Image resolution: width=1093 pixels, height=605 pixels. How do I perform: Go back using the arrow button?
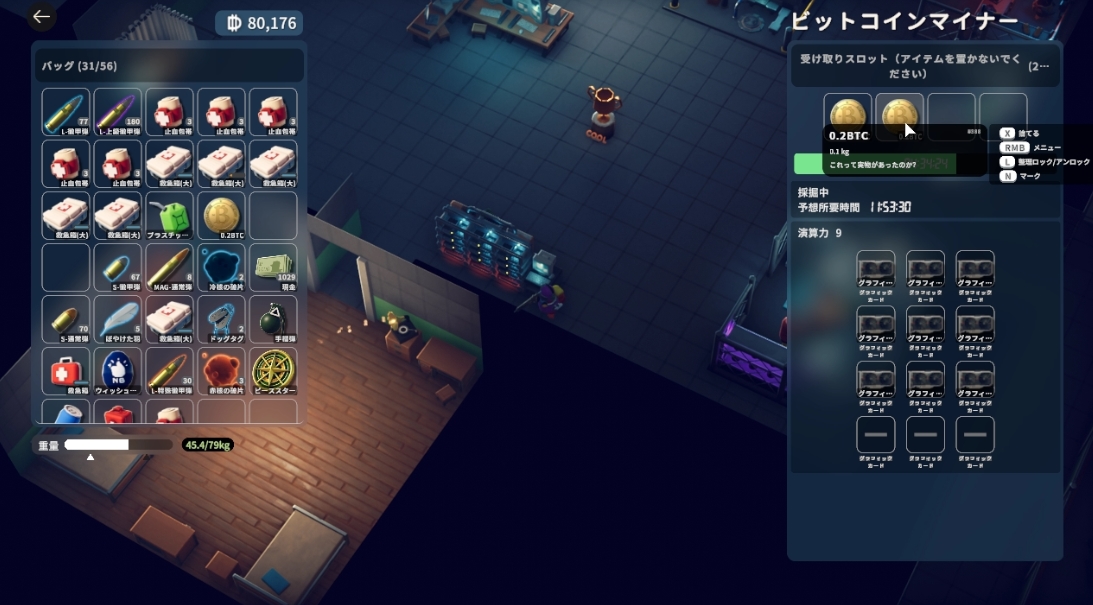pyautogui.click(x=41, y=17)
